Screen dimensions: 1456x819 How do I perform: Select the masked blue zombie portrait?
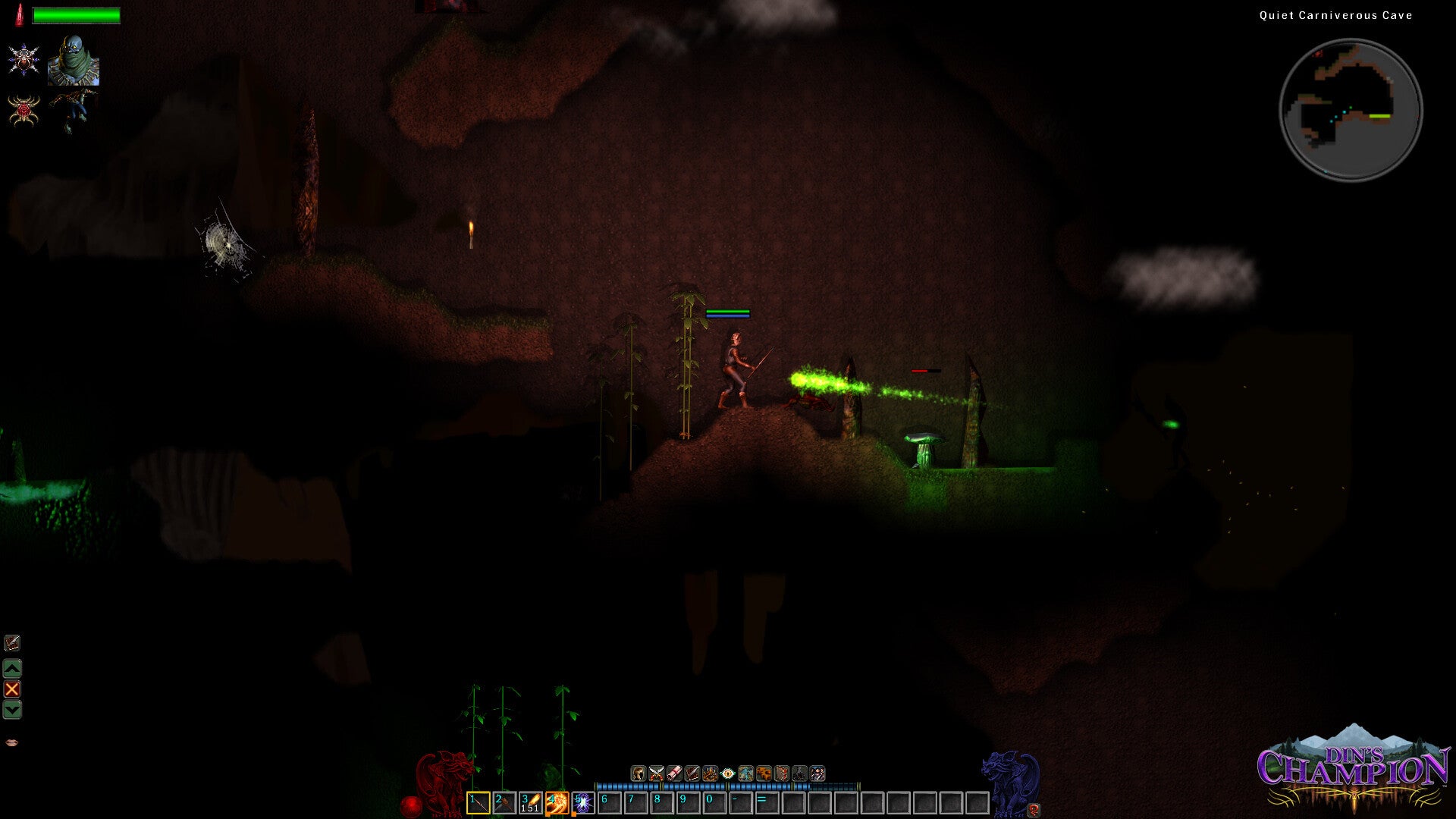tap(74, 60)
